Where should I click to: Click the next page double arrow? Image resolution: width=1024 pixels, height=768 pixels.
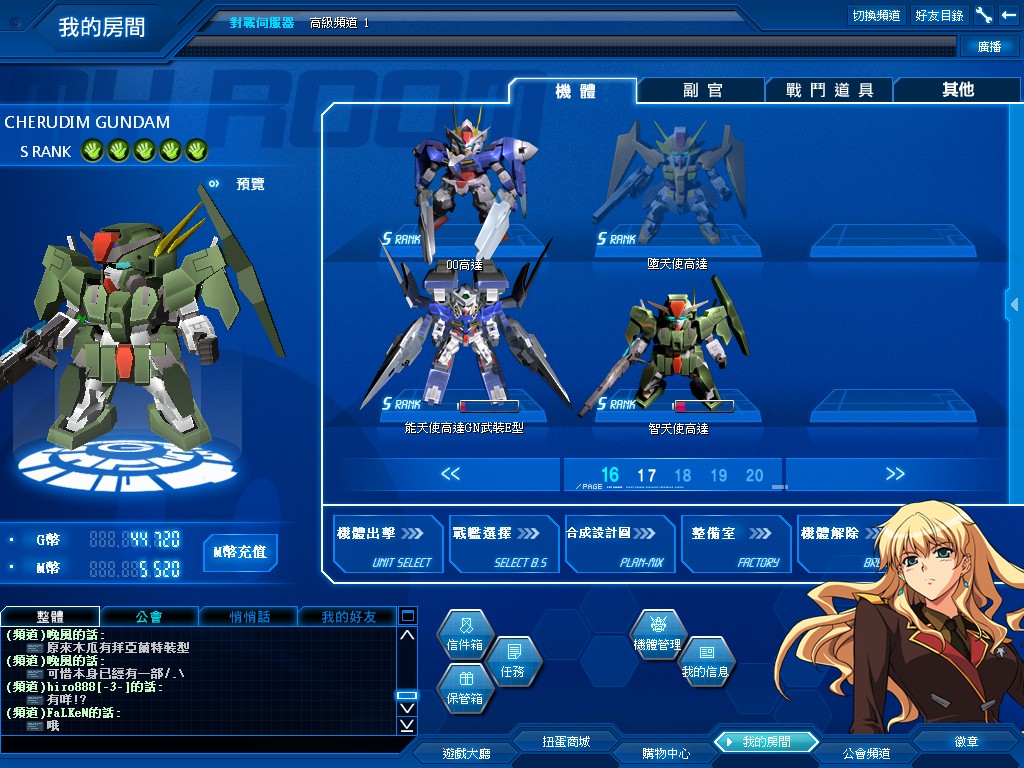coord(895,474)
